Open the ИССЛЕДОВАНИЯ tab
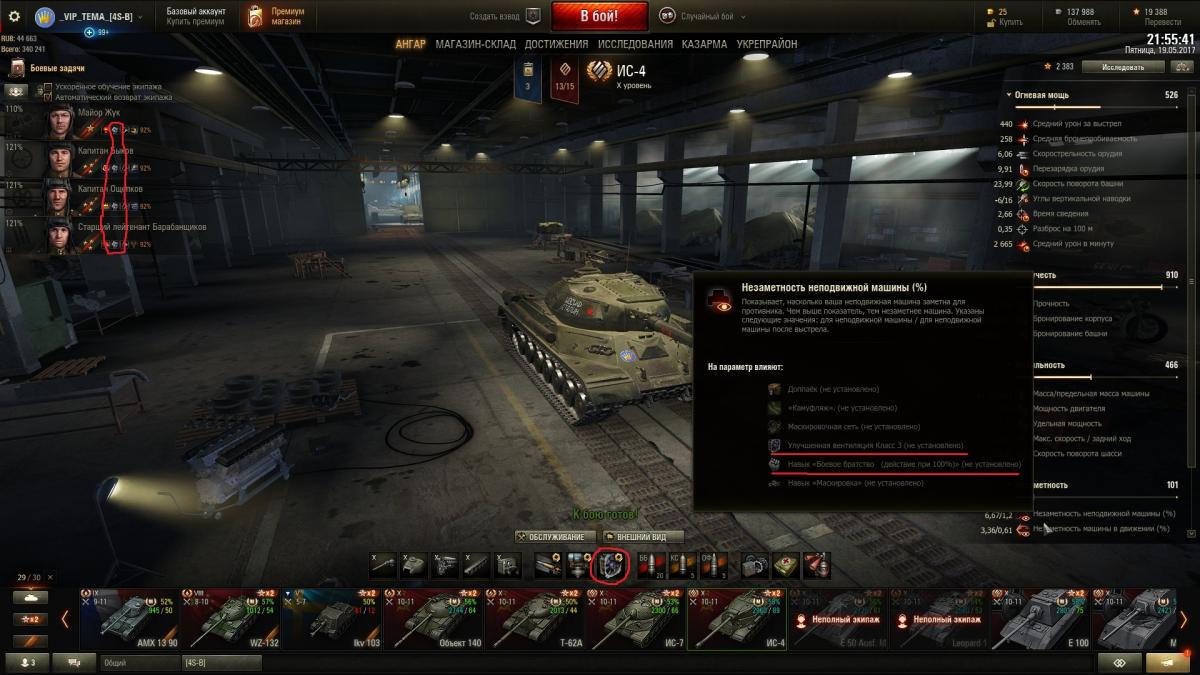The image size is (1200, 675). tap(635, 44)
